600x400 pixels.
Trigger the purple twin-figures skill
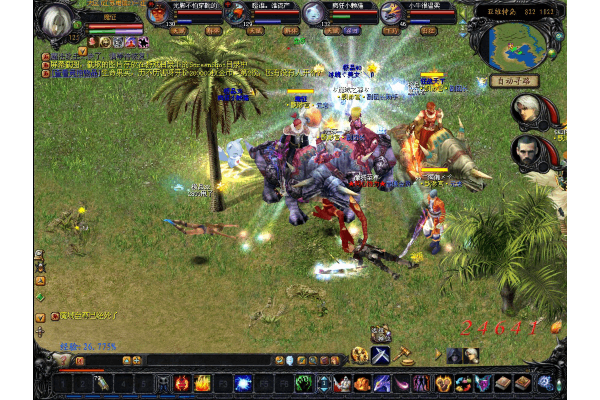click(x=422, y=382)
